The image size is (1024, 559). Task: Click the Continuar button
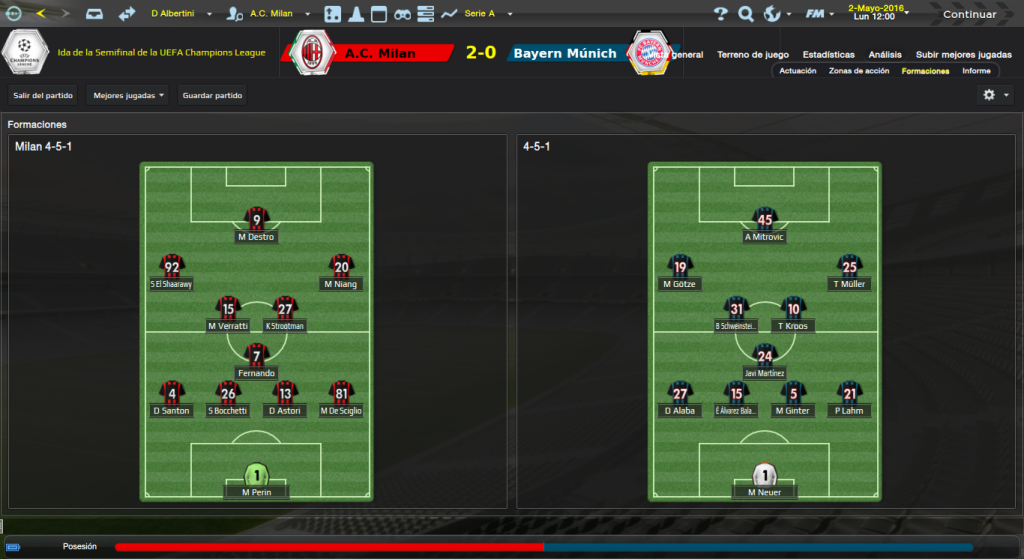point(969,14)
